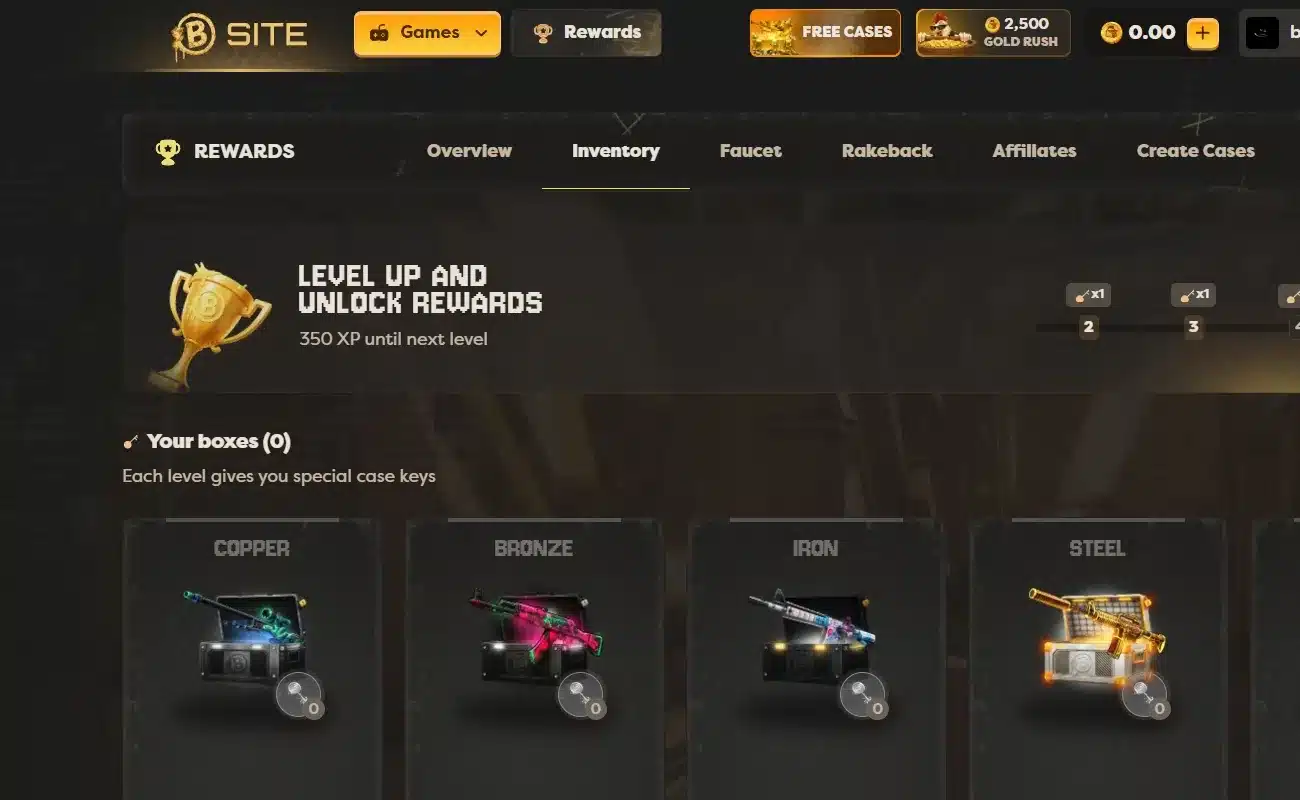
Task: Expand the Rewards menu
Action: pyautogui.click(x=586, y=31)
